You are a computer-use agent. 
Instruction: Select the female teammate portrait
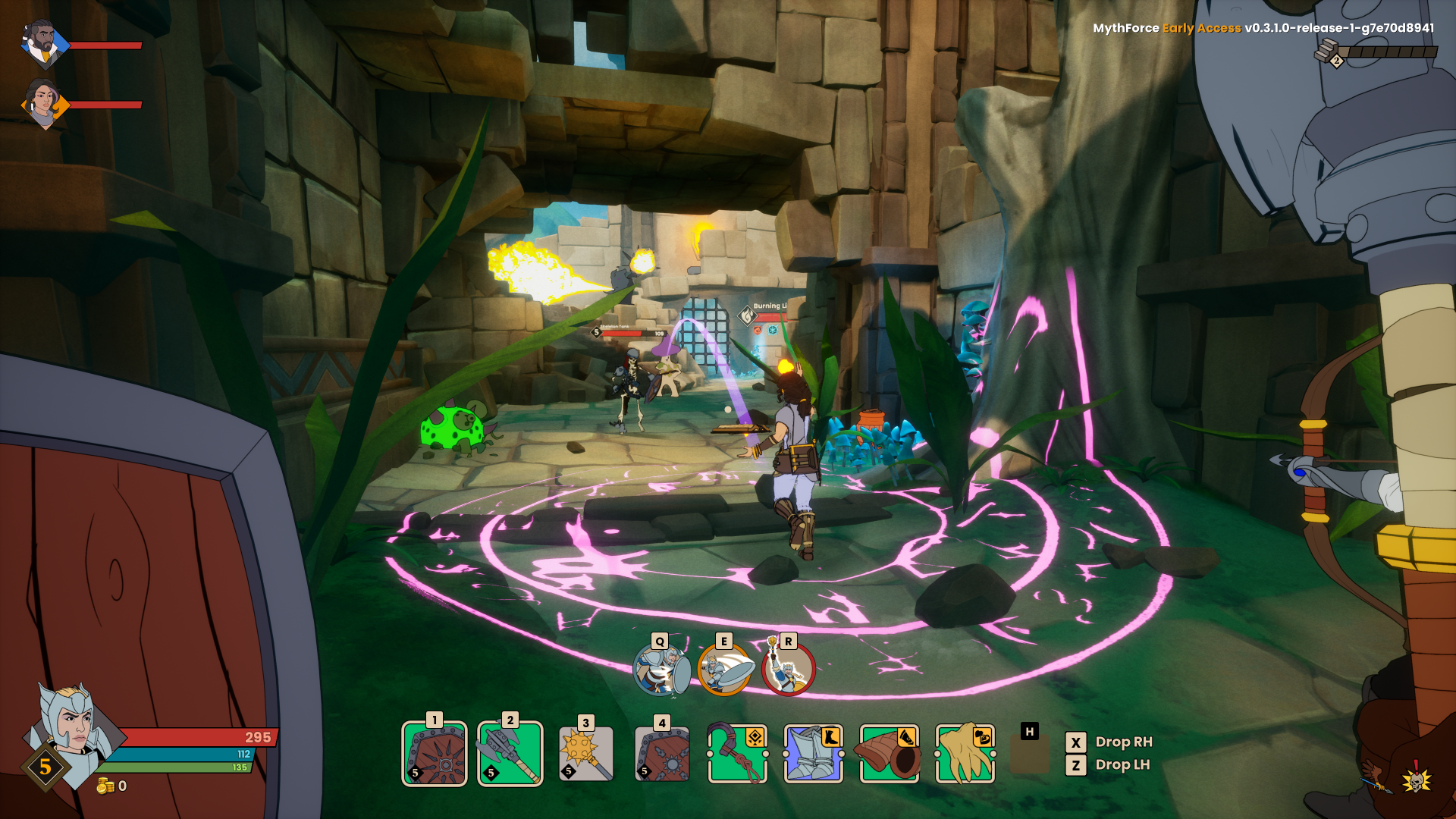[42, 103]
